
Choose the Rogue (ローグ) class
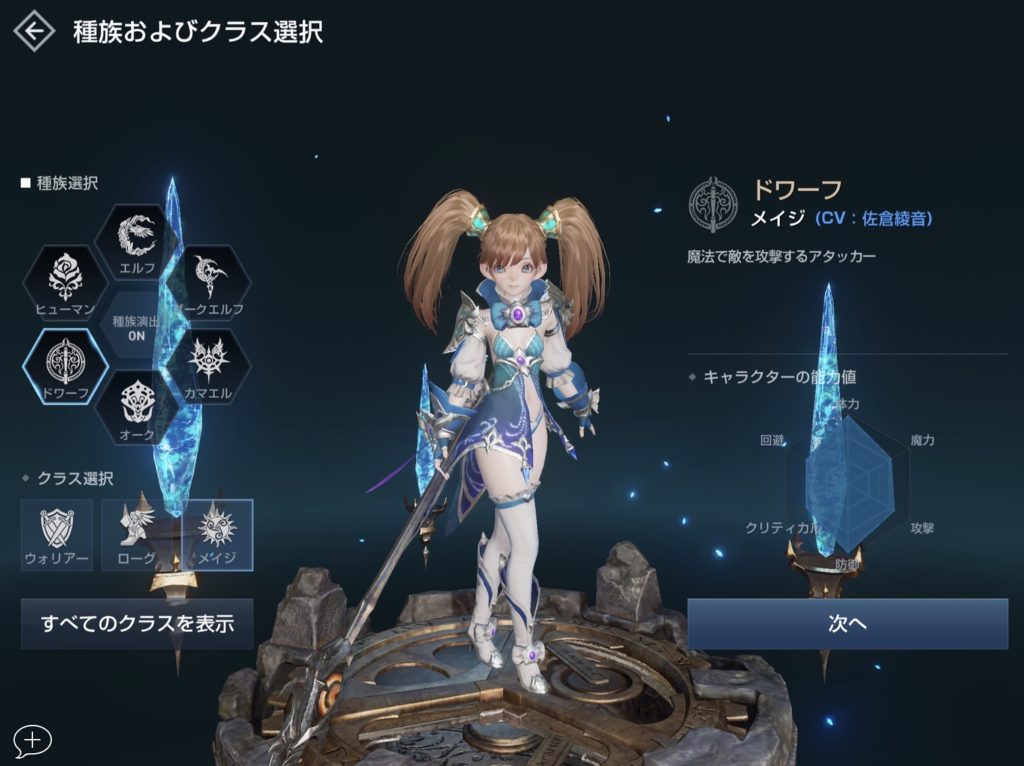(x=136, y=534)
